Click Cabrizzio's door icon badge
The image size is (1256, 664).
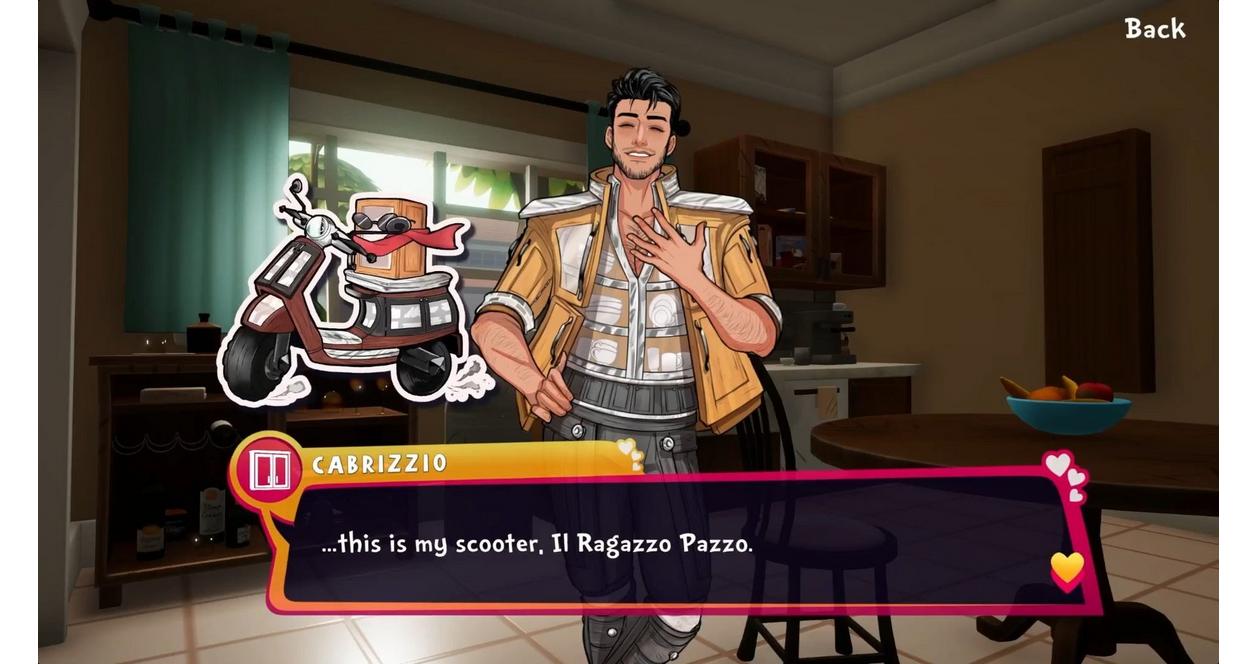click(x=270, y=470)
